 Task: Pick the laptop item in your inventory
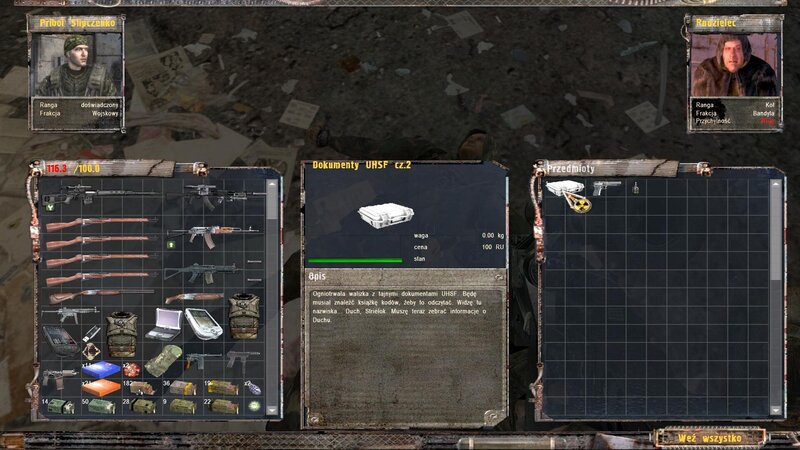pos(163,322)
